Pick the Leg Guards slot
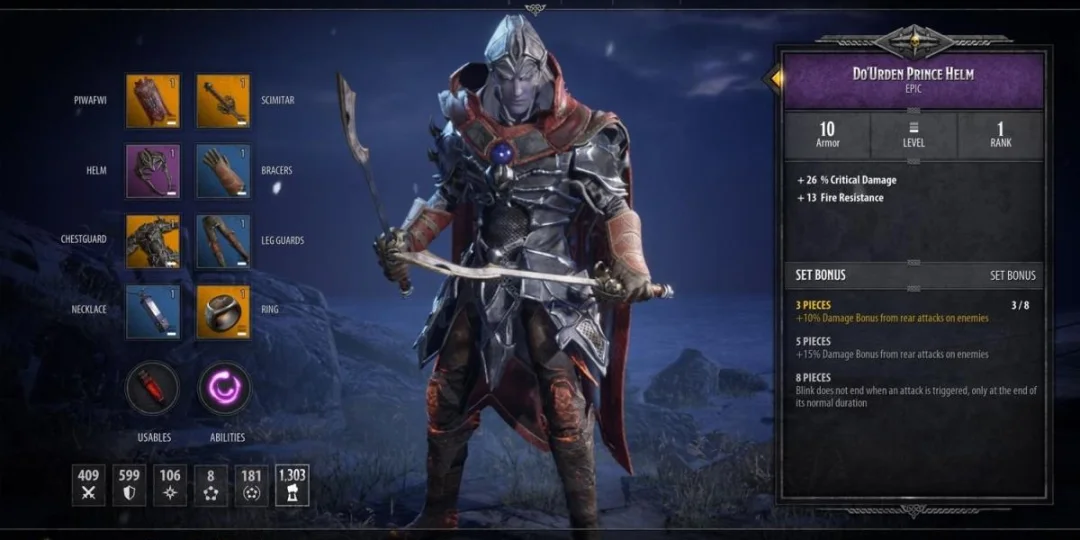Viewport: 1080px width, 540px height. pyautogui.click(x=223, y=241)
